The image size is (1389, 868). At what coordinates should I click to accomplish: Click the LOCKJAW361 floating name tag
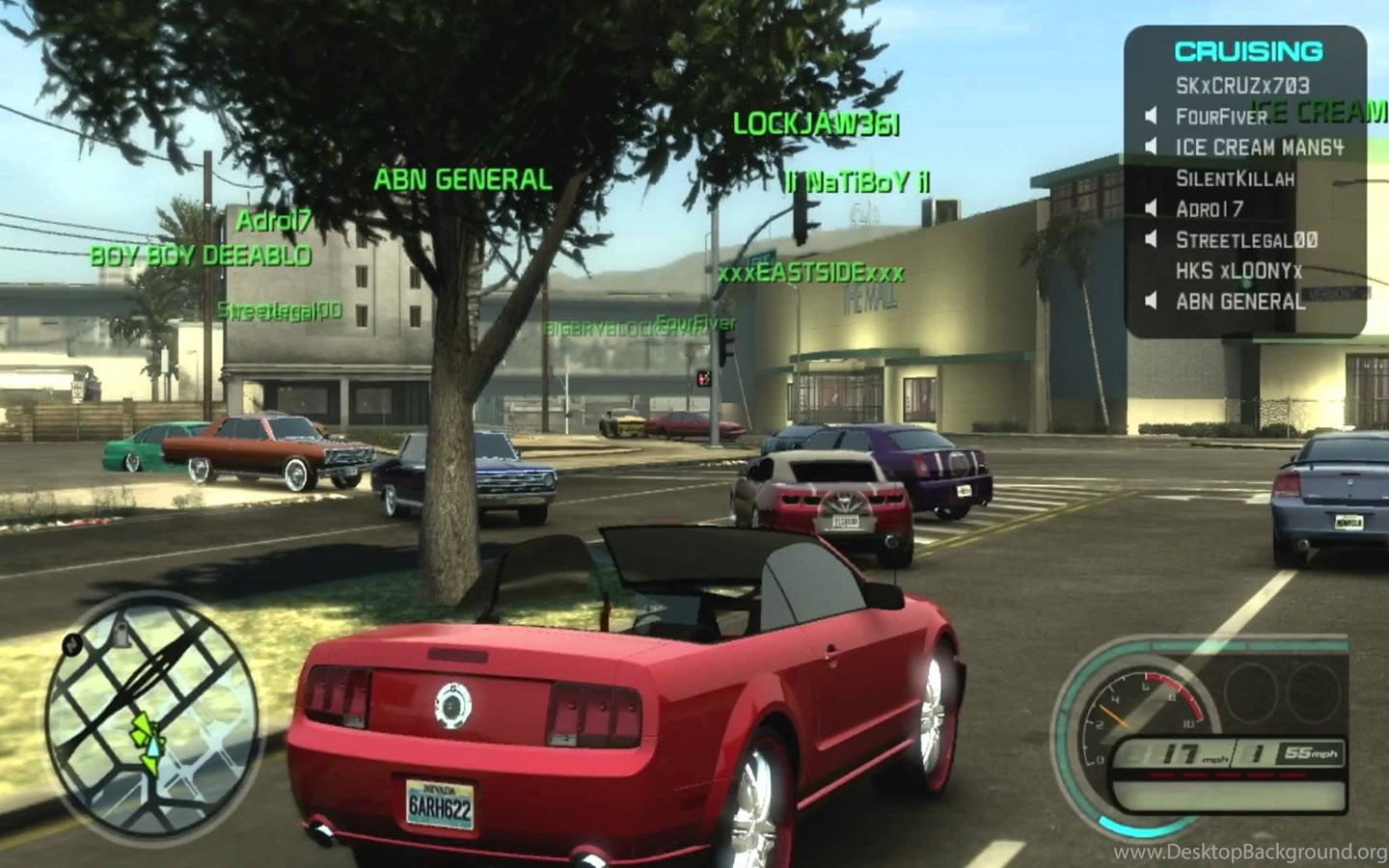816,124
